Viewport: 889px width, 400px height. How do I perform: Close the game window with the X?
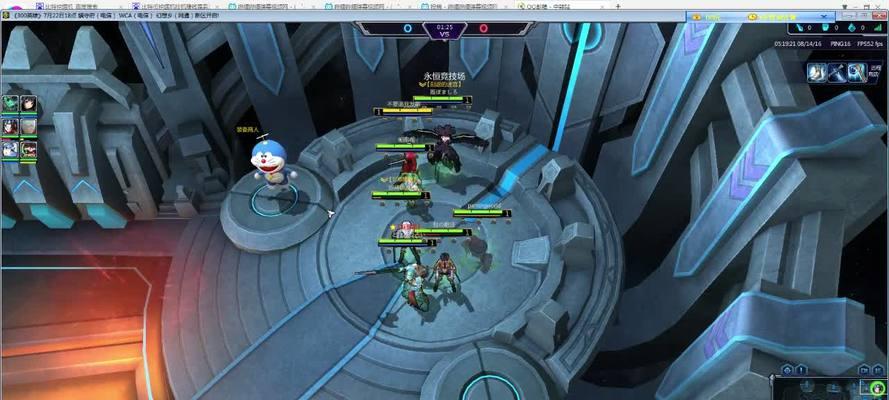(x=879, y=17)
